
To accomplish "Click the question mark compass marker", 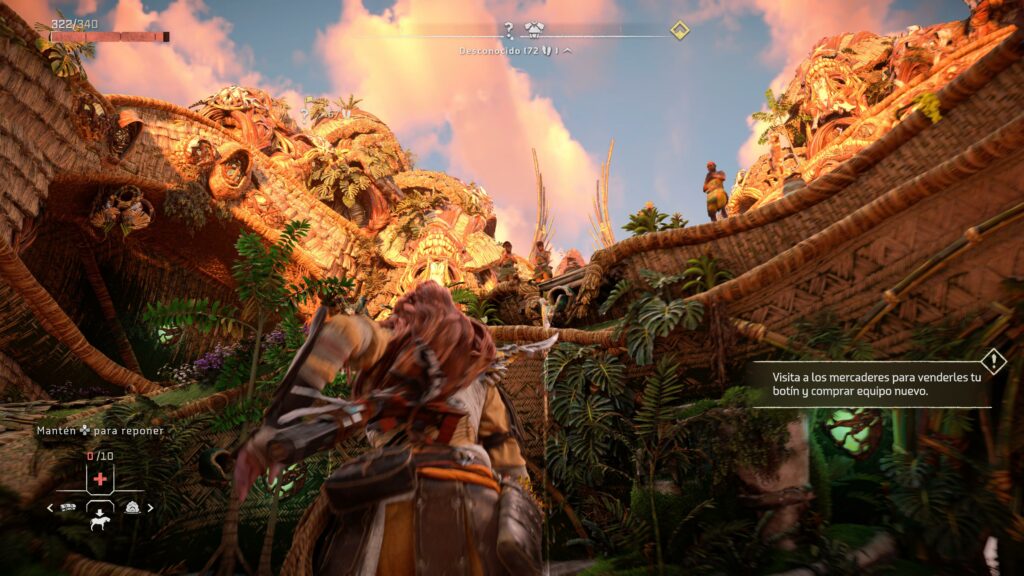I will (508, 30).
